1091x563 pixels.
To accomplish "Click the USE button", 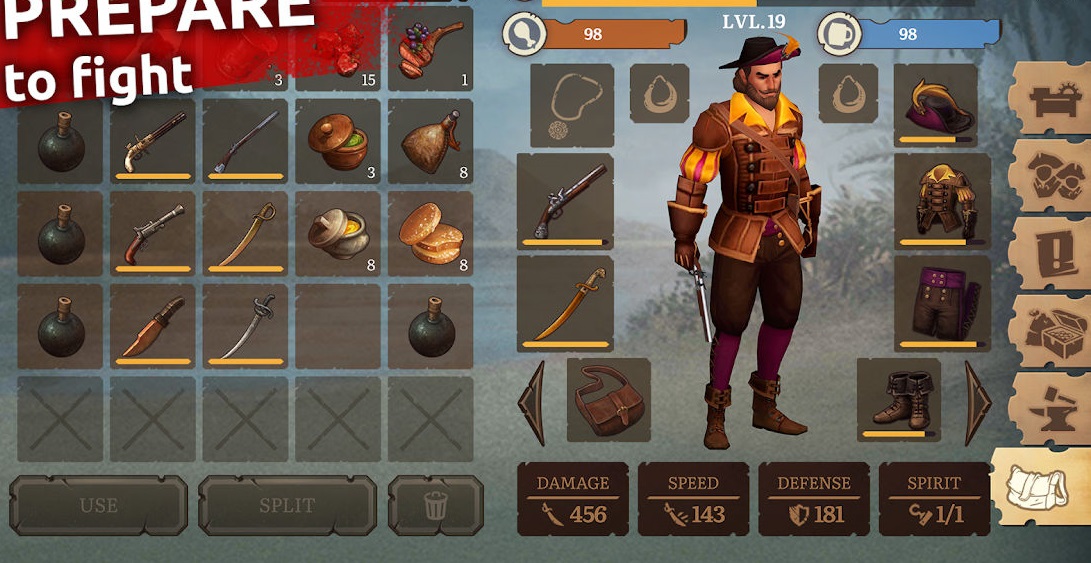I will 98,505.
